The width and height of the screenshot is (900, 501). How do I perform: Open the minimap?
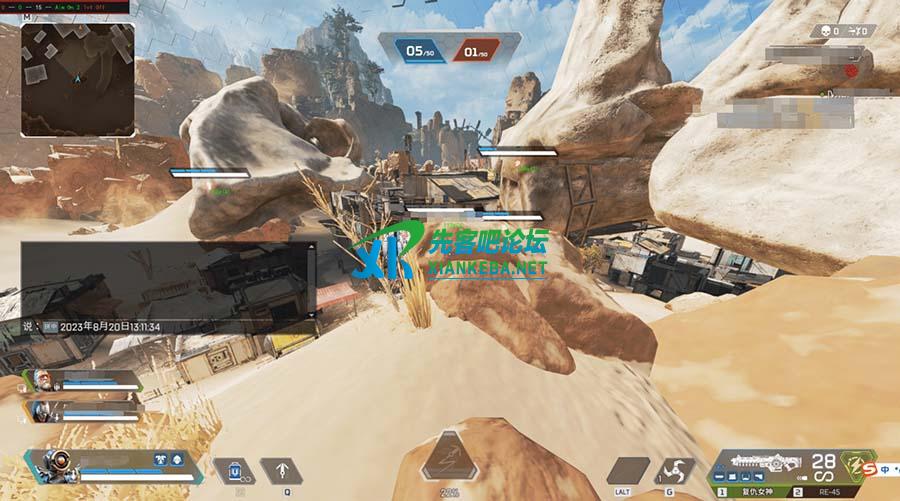click(x=77, y=80)
